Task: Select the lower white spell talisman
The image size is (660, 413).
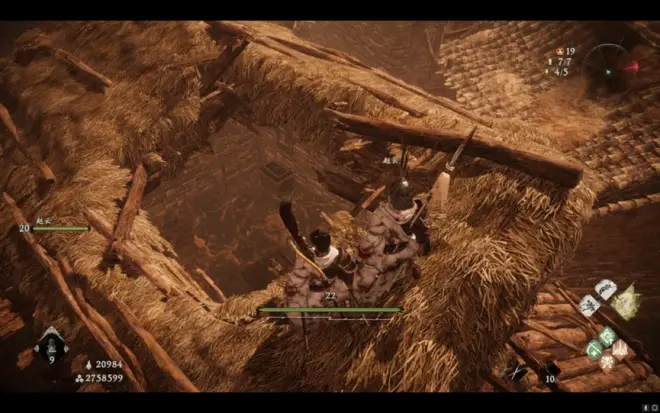Action: point(589,304)
